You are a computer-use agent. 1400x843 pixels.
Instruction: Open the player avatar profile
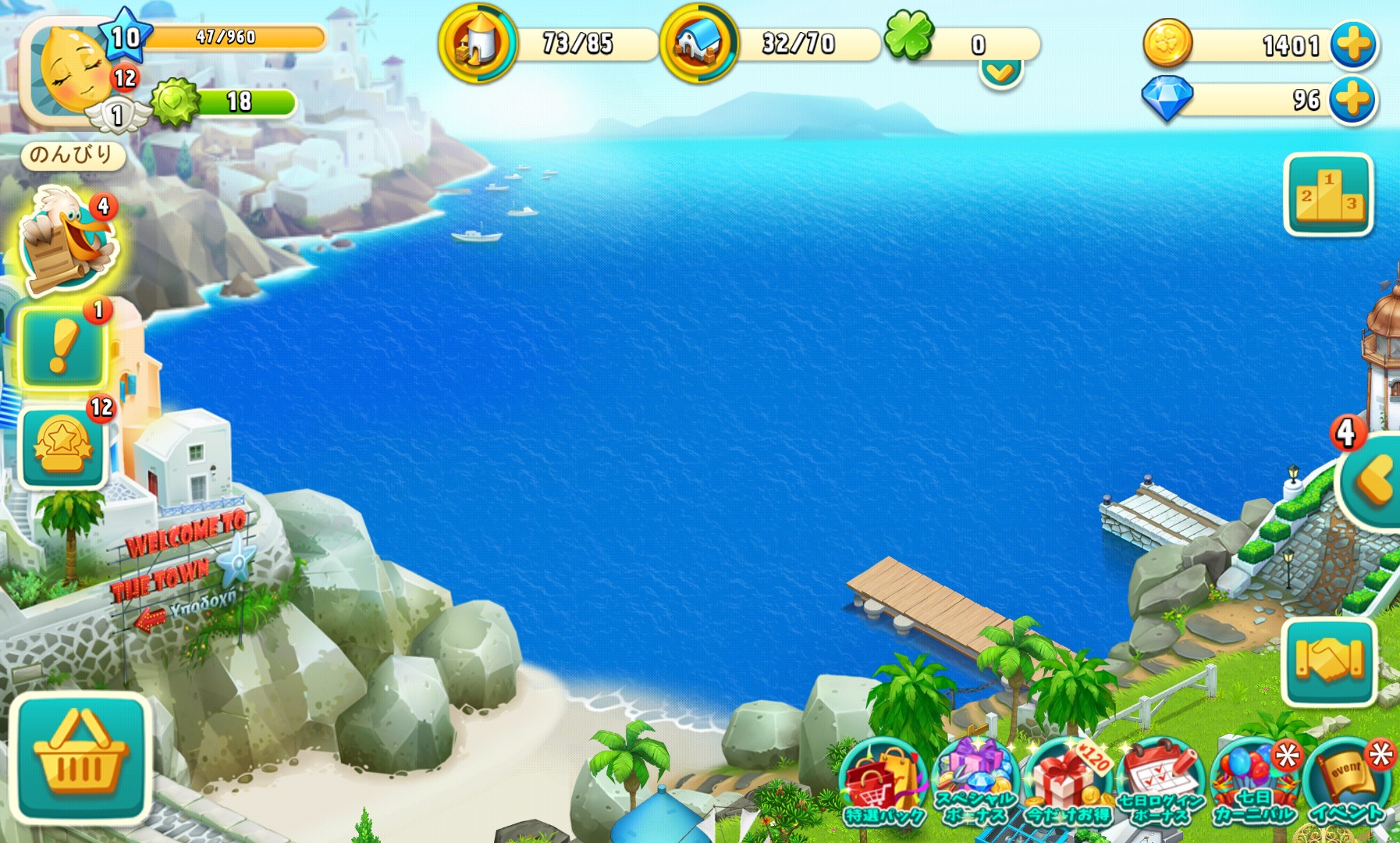tap(69, 72)
